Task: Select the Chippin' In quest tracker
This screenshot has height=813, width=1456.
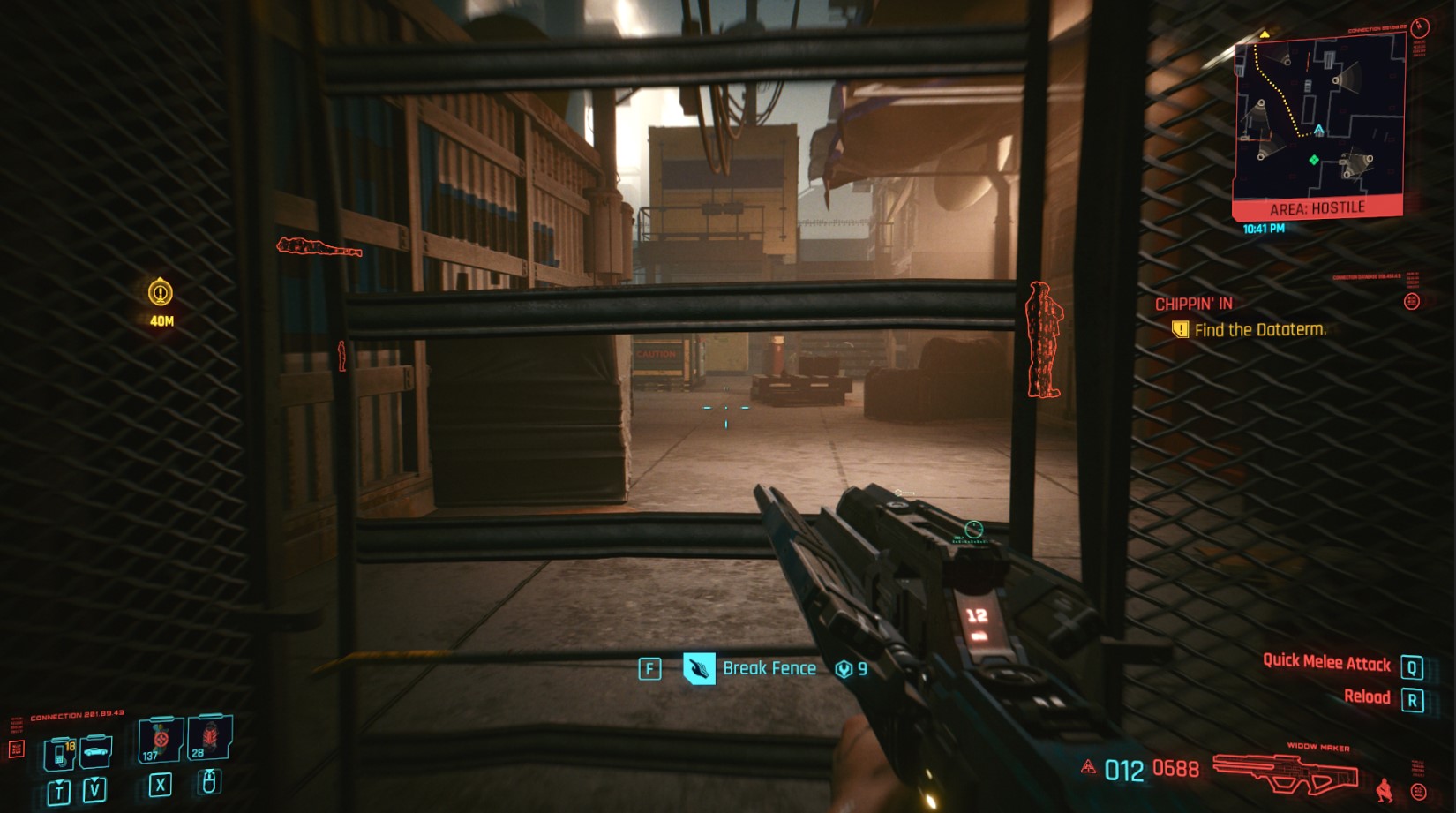Action: click(x=1193, y=304)
